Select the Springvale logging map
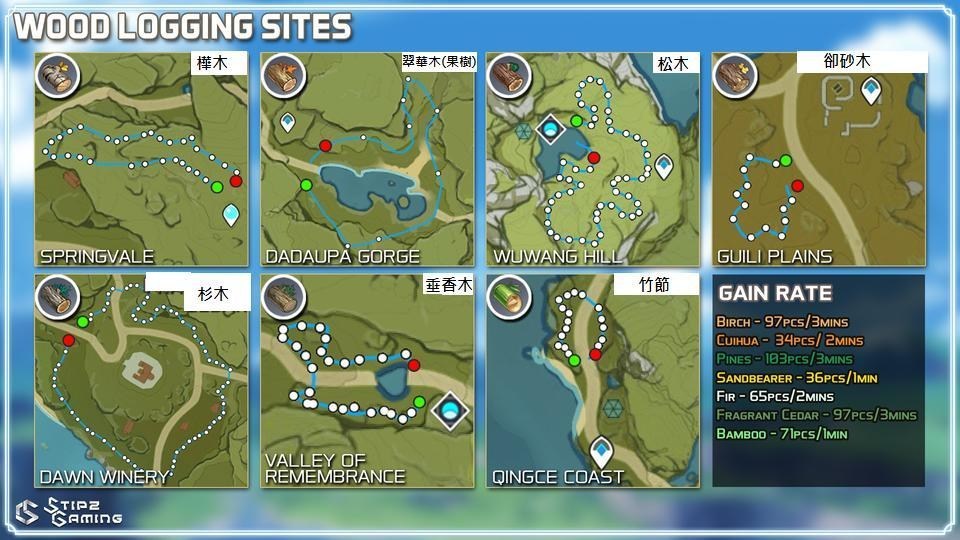Viewport: 960px width, 540px height. (140, 160)
